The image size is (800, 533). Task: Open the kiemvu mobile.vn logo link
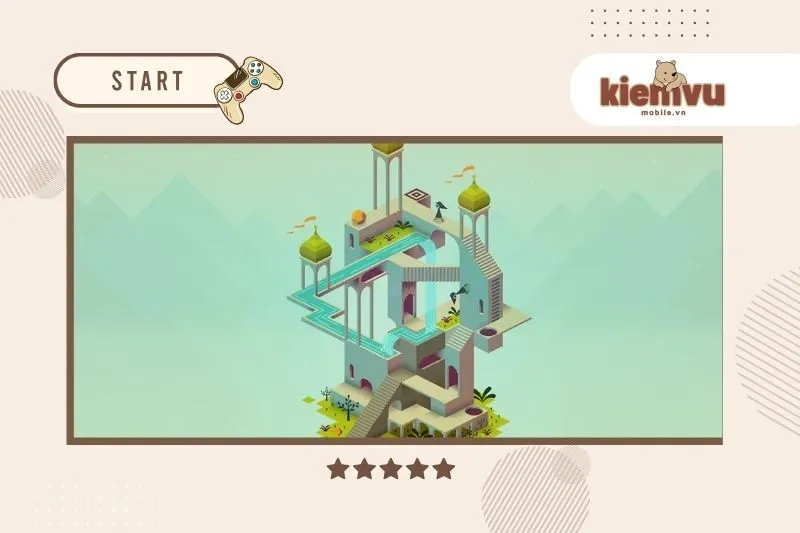point(662,93)
